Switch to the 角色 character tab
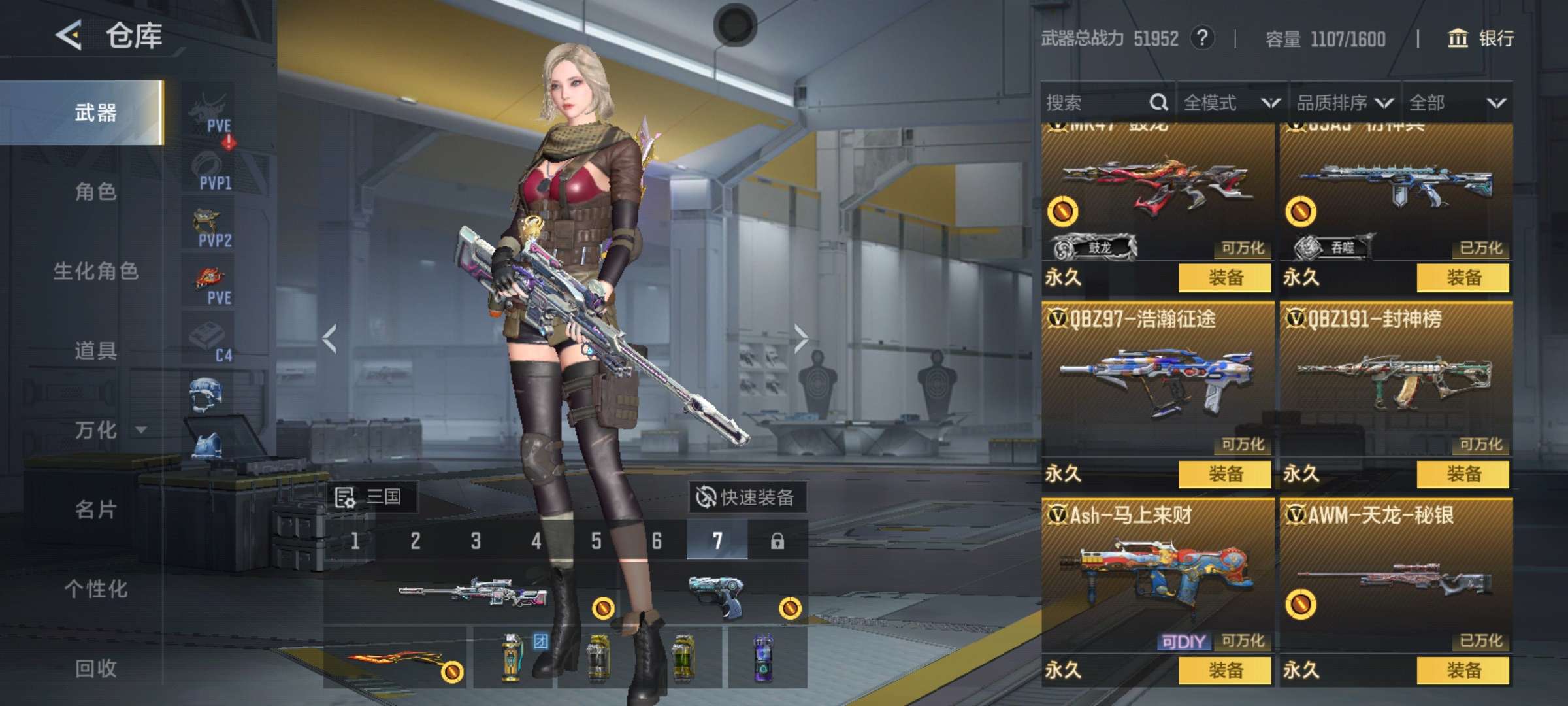 (95, 192)
